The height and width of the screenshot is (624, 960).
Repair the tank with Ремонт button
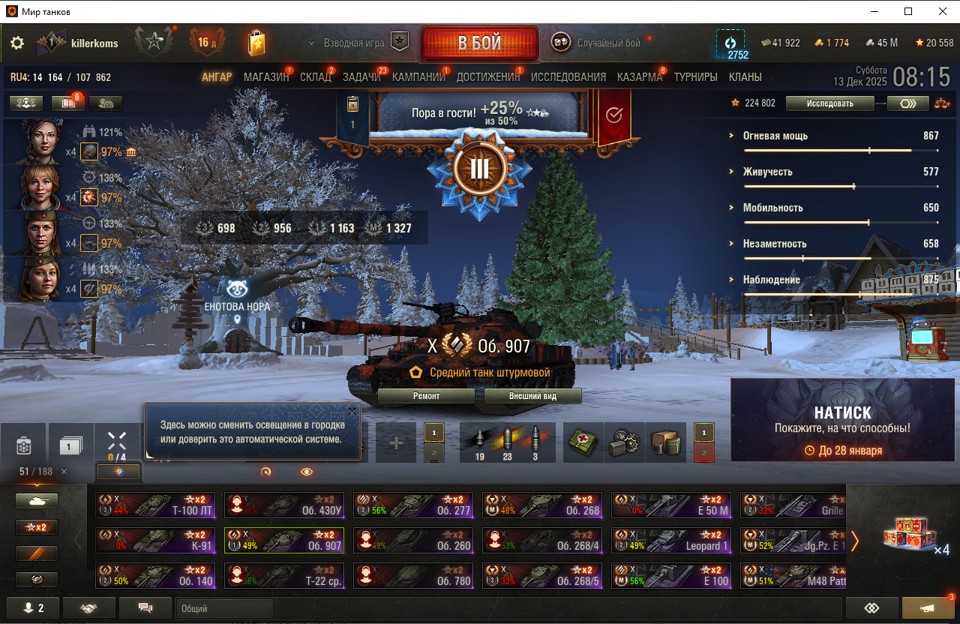[426, 396]
